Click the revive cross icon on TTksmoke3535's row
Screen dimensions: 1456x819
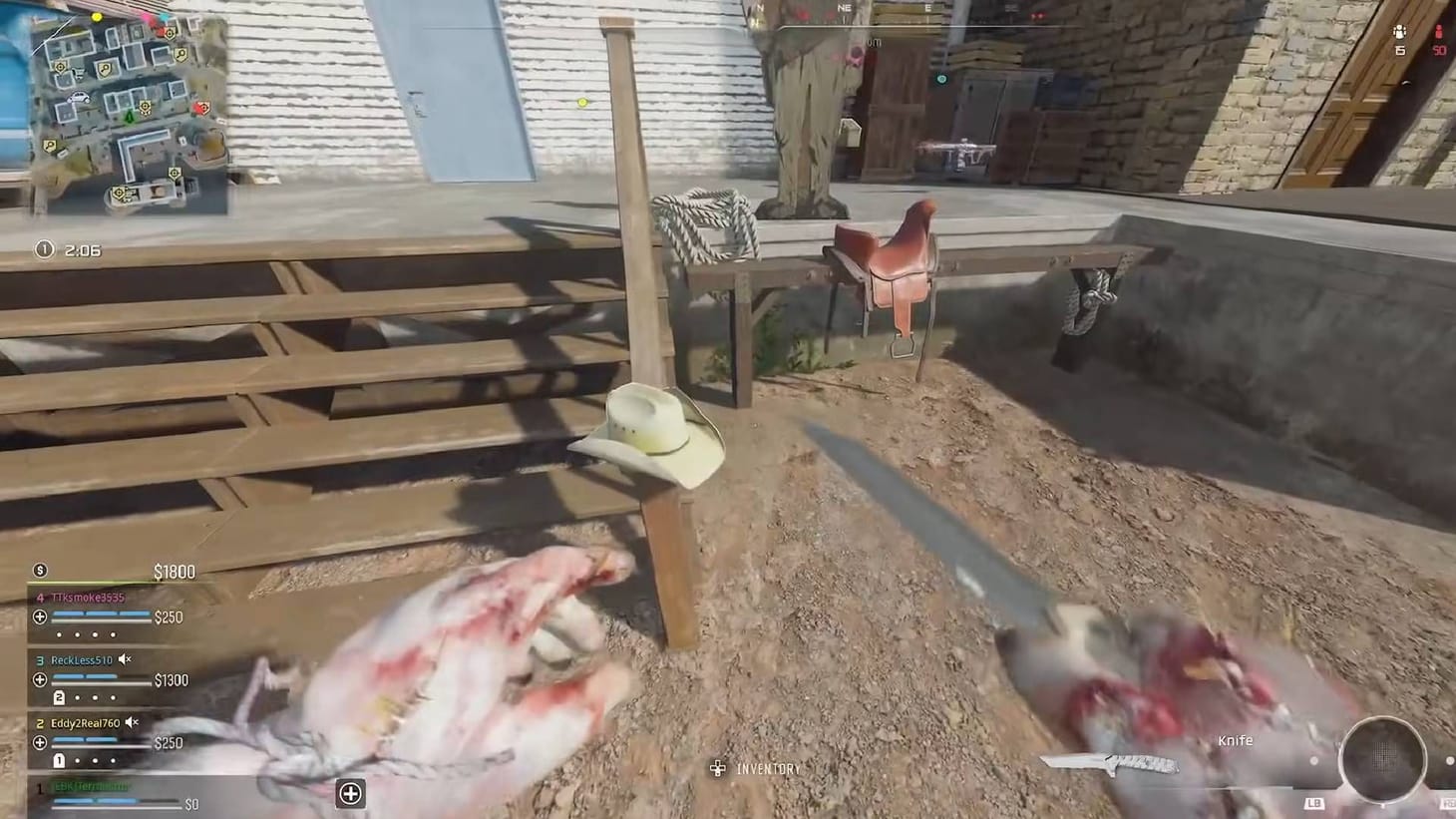[40, 616]
